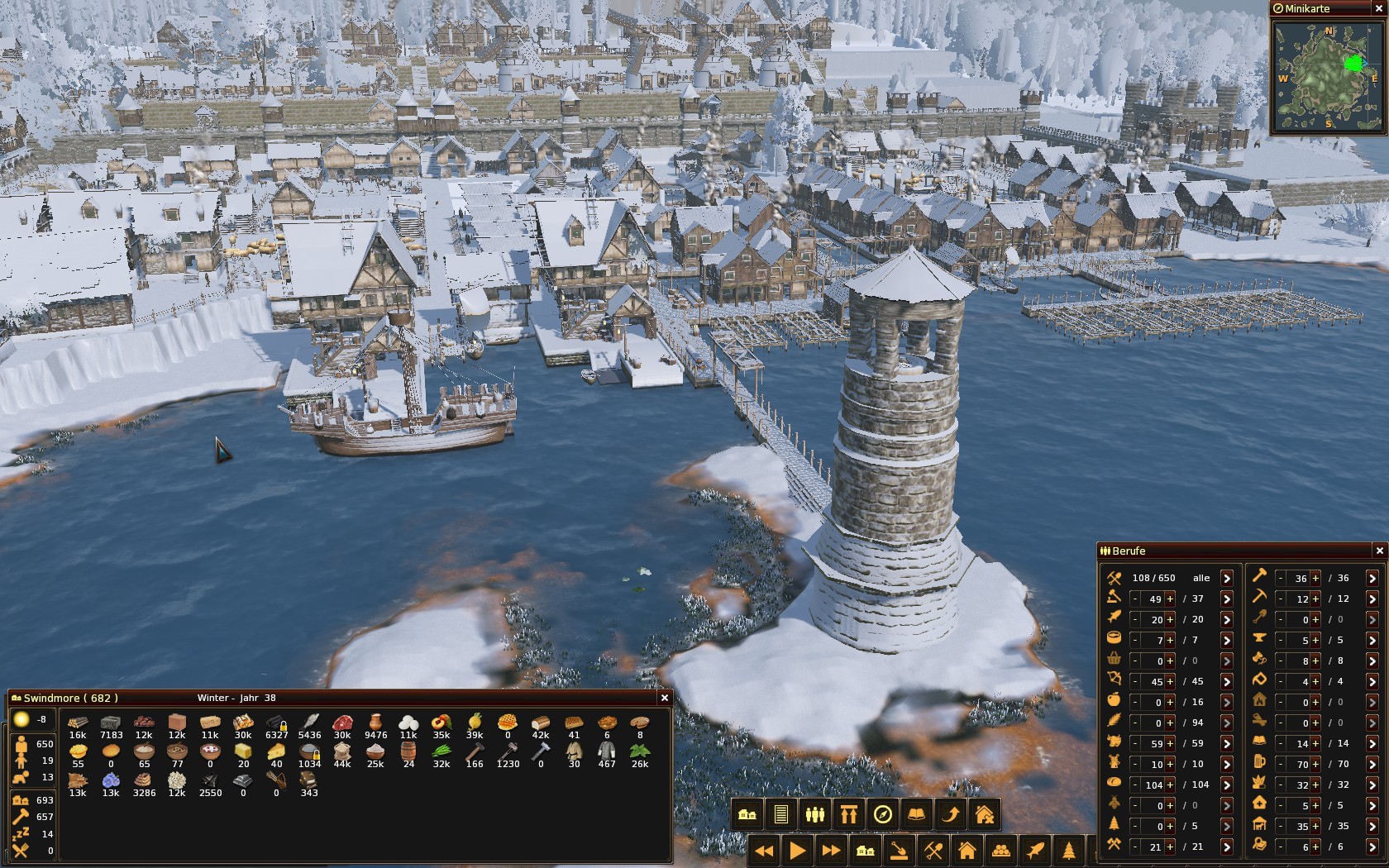
Task: Open the fish food production build menu
Action: (x=1035, y=850)
